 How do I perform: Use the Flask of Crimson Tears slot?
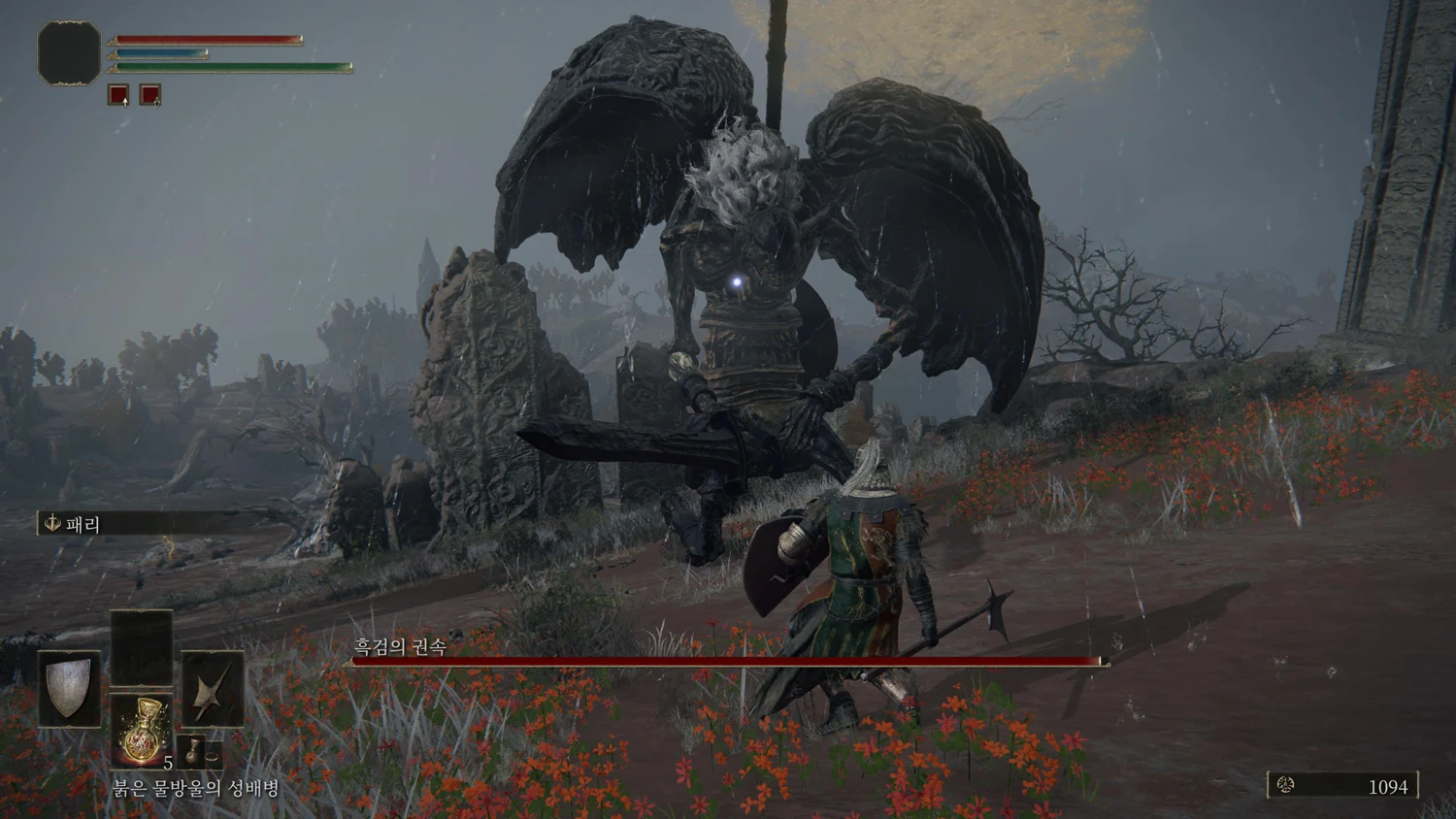tap(142, 730)
